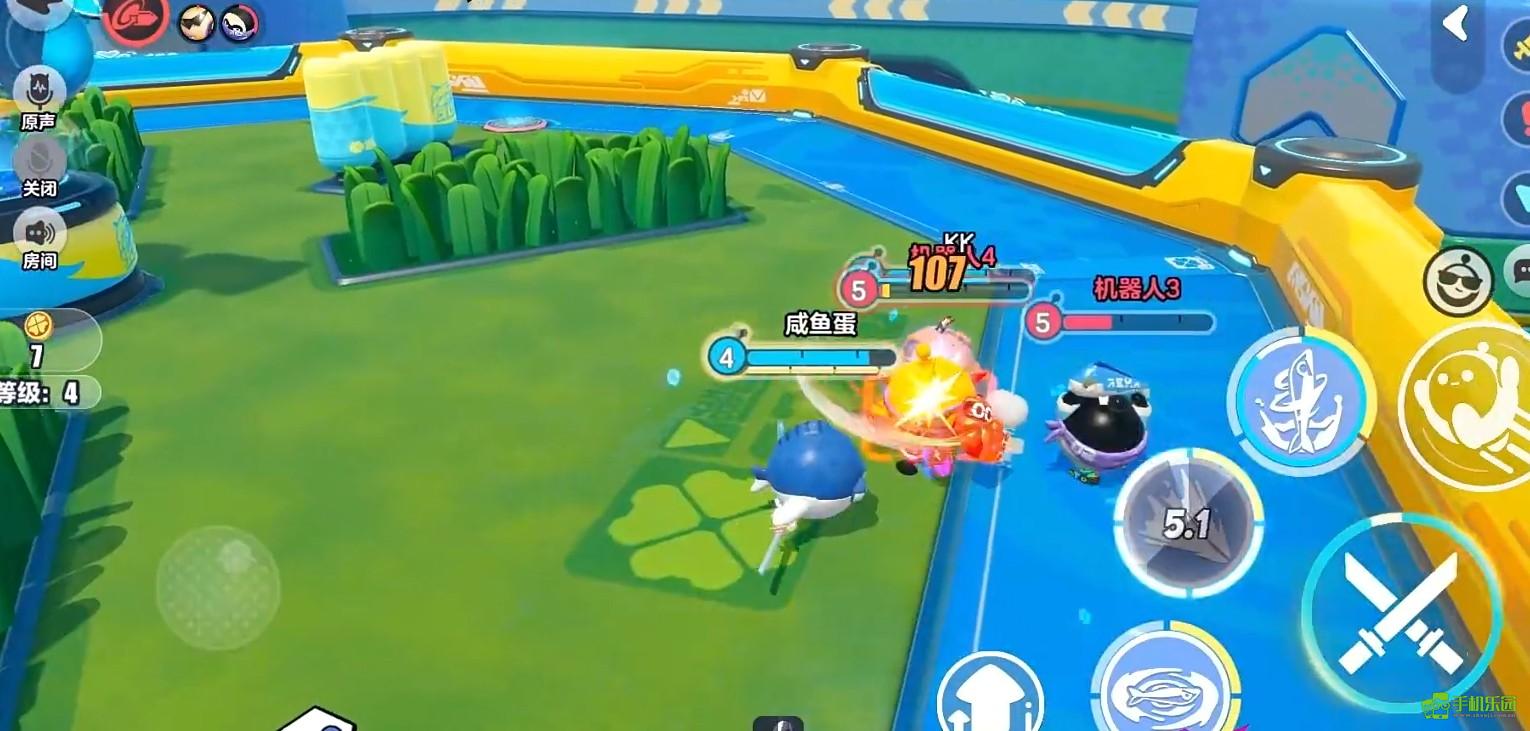Open the chat bubble button
Viewport: 1530px width, 731px height.
(x=1518, y=270)
